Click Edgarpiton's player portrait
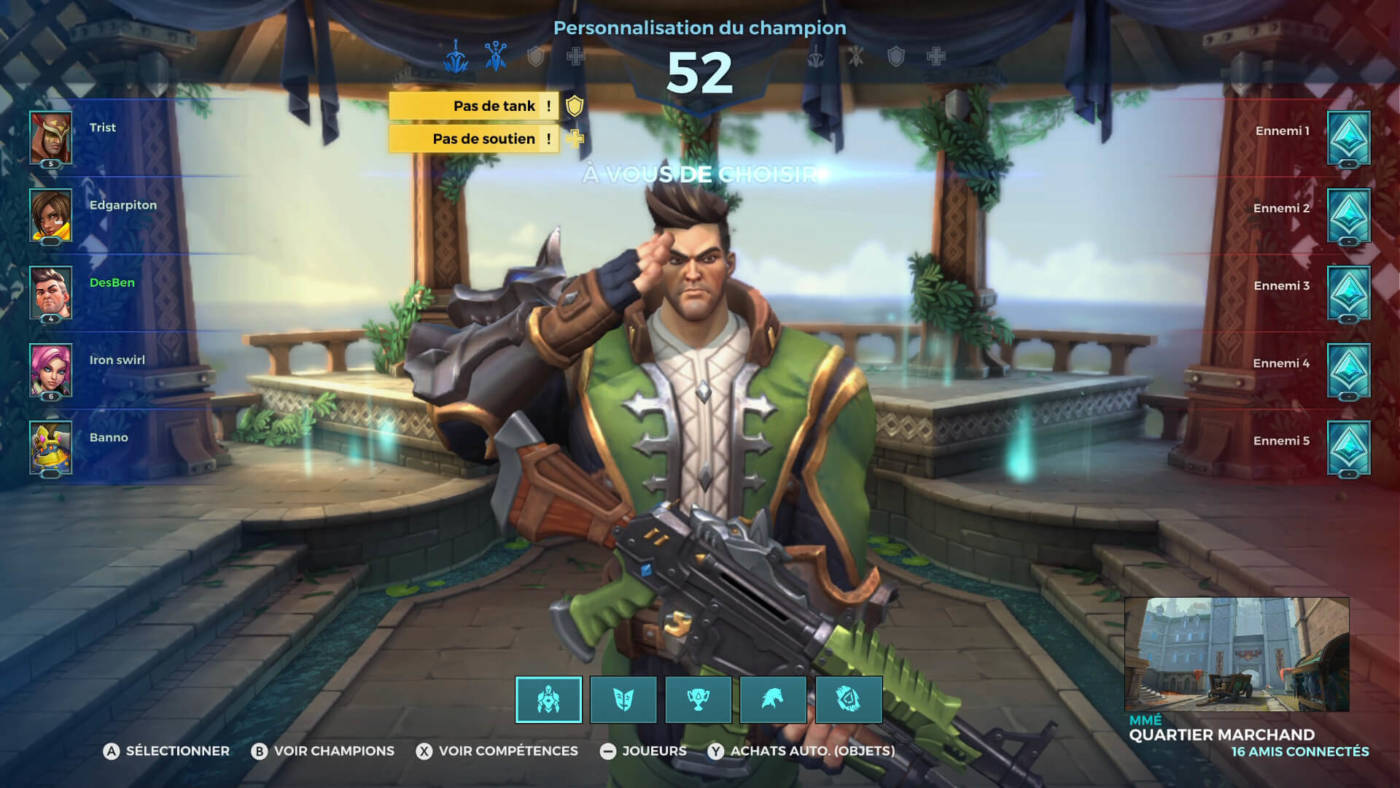Screen dimensions: 1400x788 (50, 214)
